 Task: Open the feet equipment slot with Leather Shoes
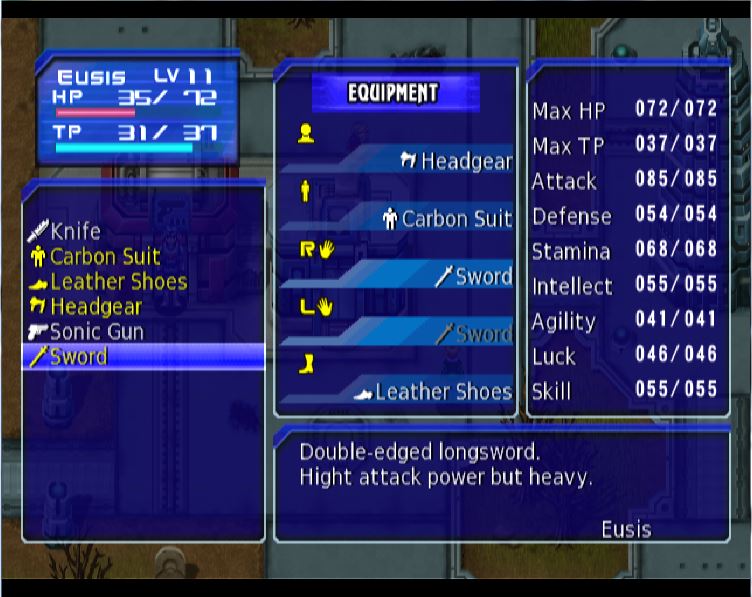click(435, 392)
